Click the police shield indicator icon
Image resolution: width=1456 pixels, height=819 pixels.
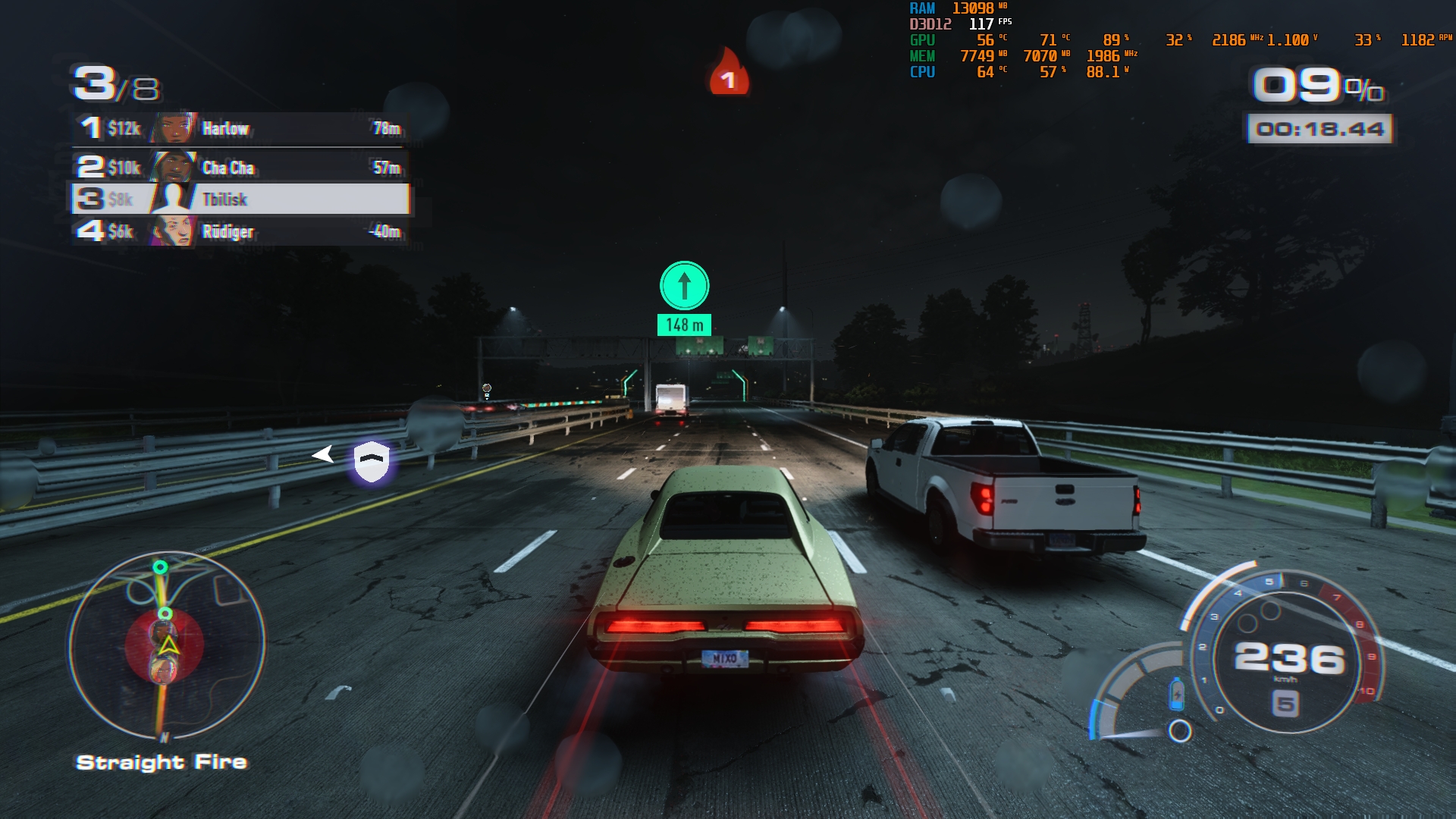372,462
